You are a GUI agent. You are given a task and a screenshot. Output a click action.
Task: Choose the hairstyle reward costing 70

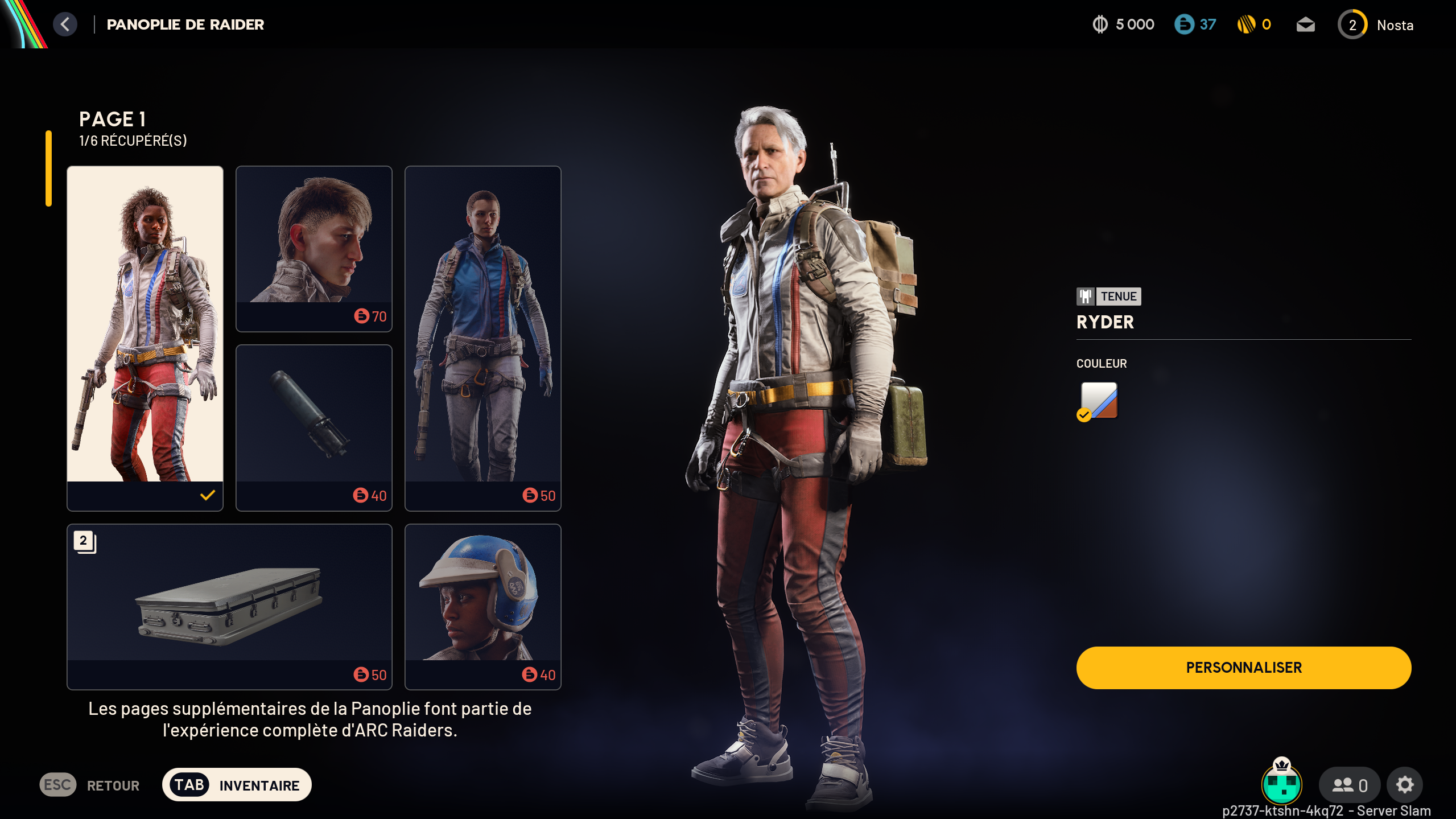click(x=314, y=248)
